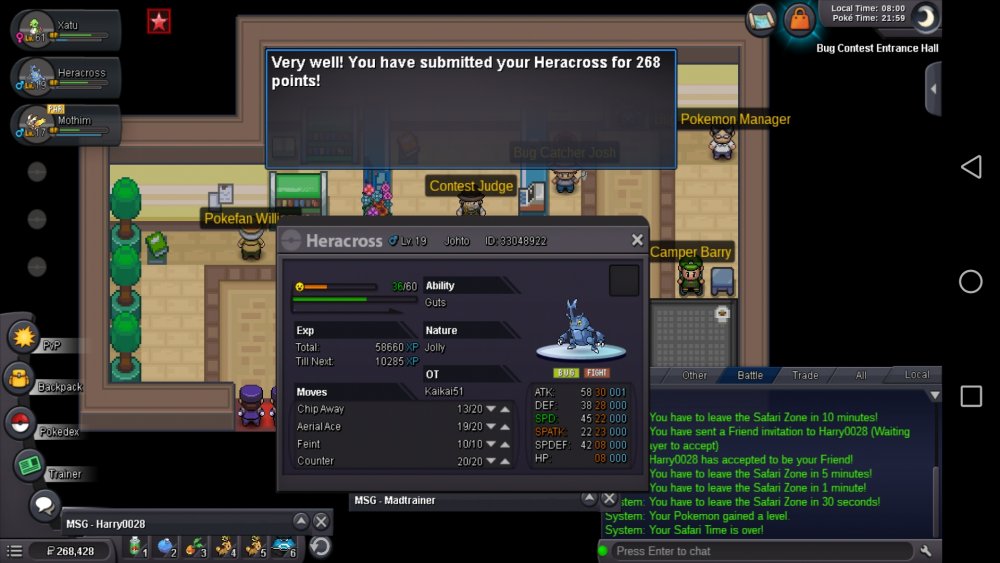Open the Backpack
The width and height of the screenshot is (1000, 563).
(21, 379)
